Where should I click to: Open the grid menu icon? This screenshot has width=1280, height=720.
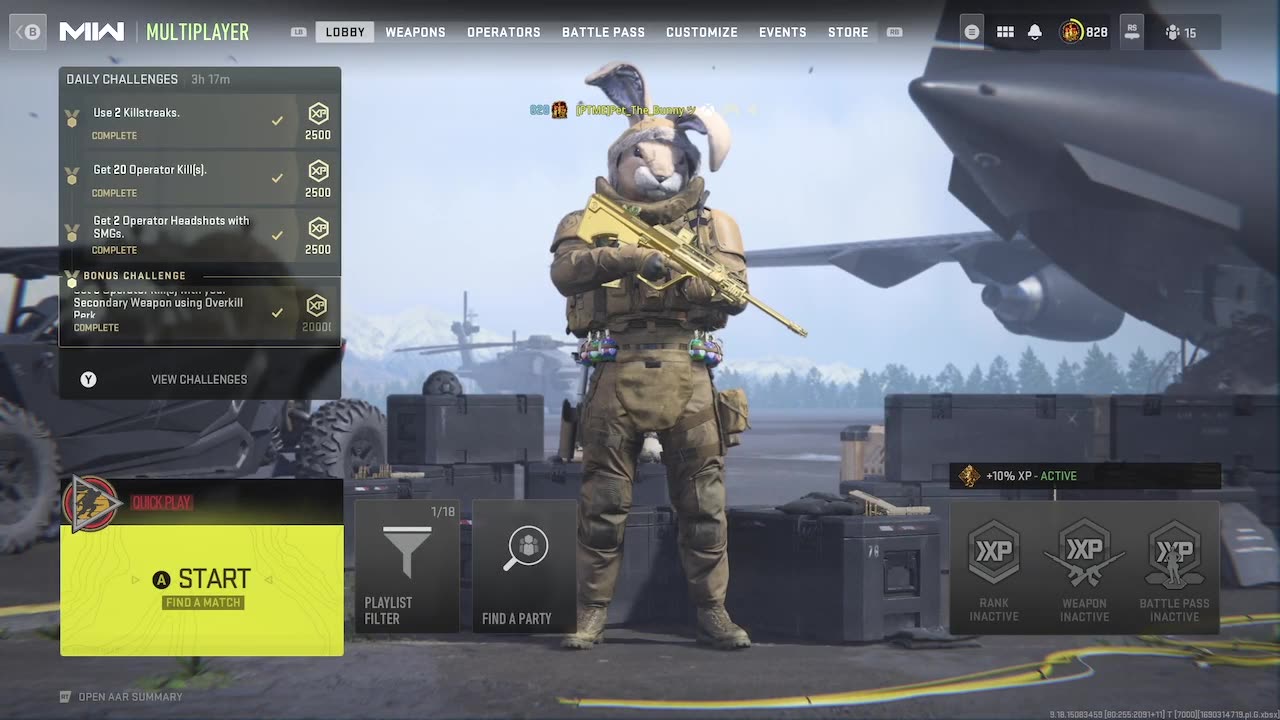(1005, 32)
